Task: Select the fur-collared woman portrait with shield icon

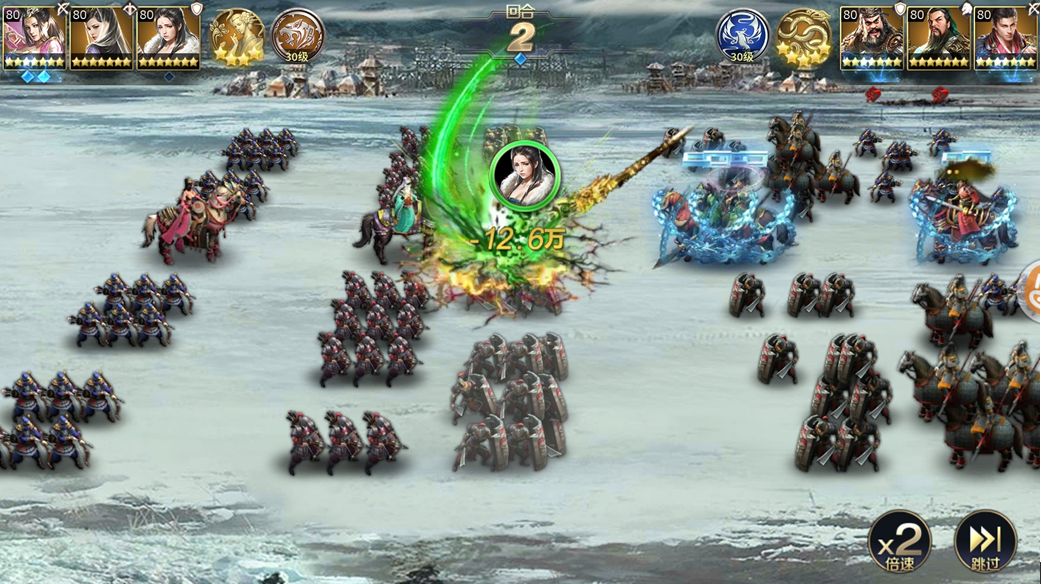Action: click(168, 38)
